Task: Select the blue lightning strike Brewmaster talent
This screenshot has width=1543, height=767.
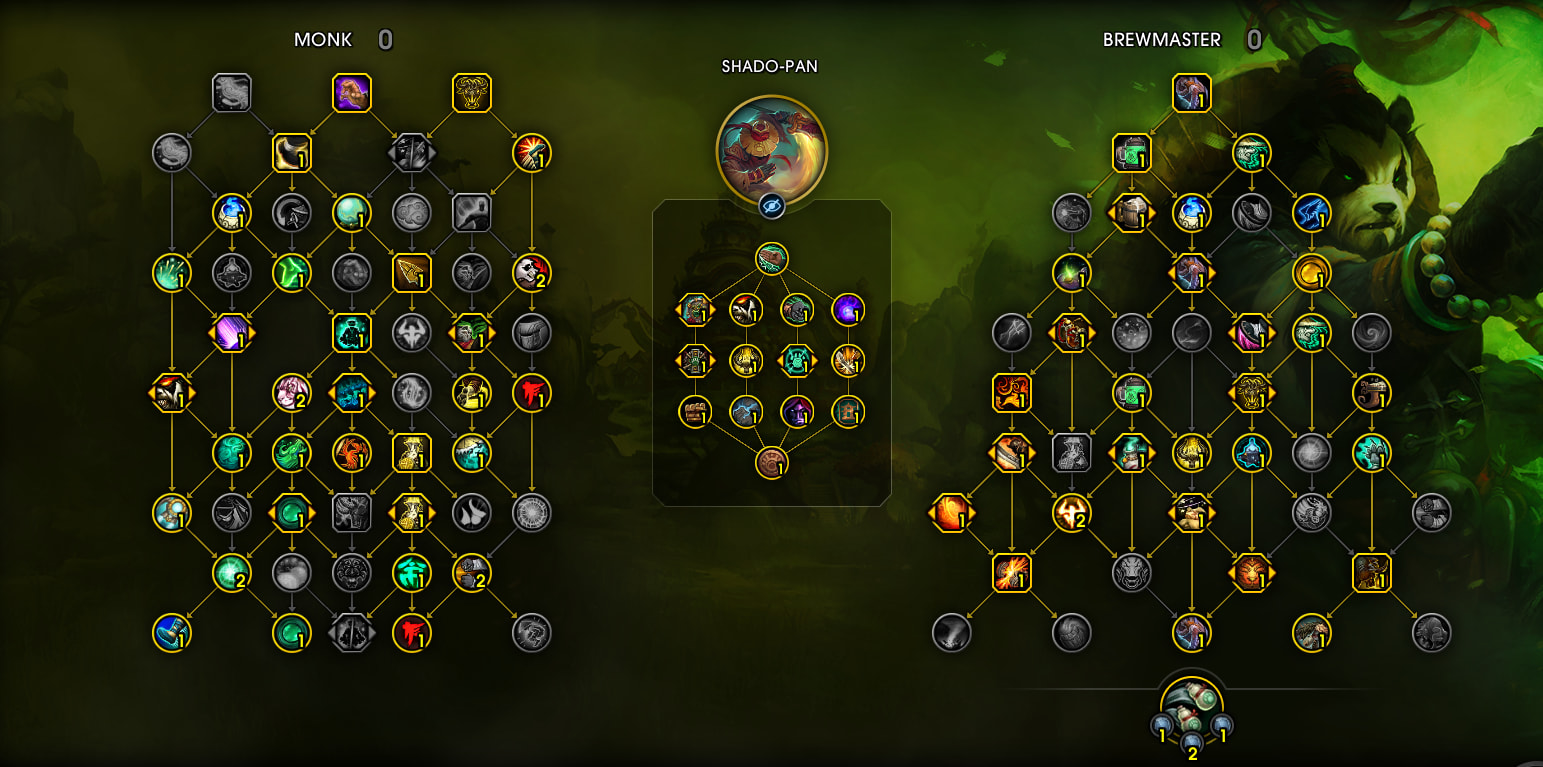Action: click(1311, 212)
